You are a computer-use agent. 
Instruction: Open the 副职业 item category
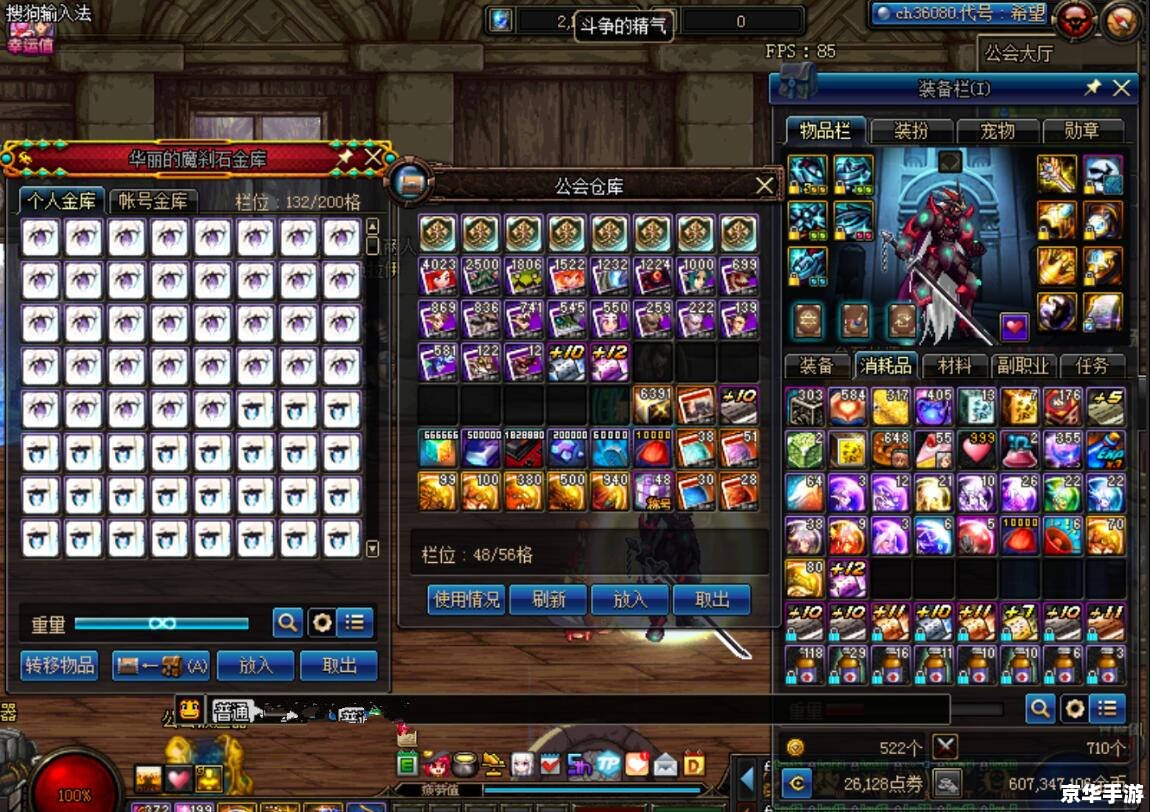(1021, 365)
